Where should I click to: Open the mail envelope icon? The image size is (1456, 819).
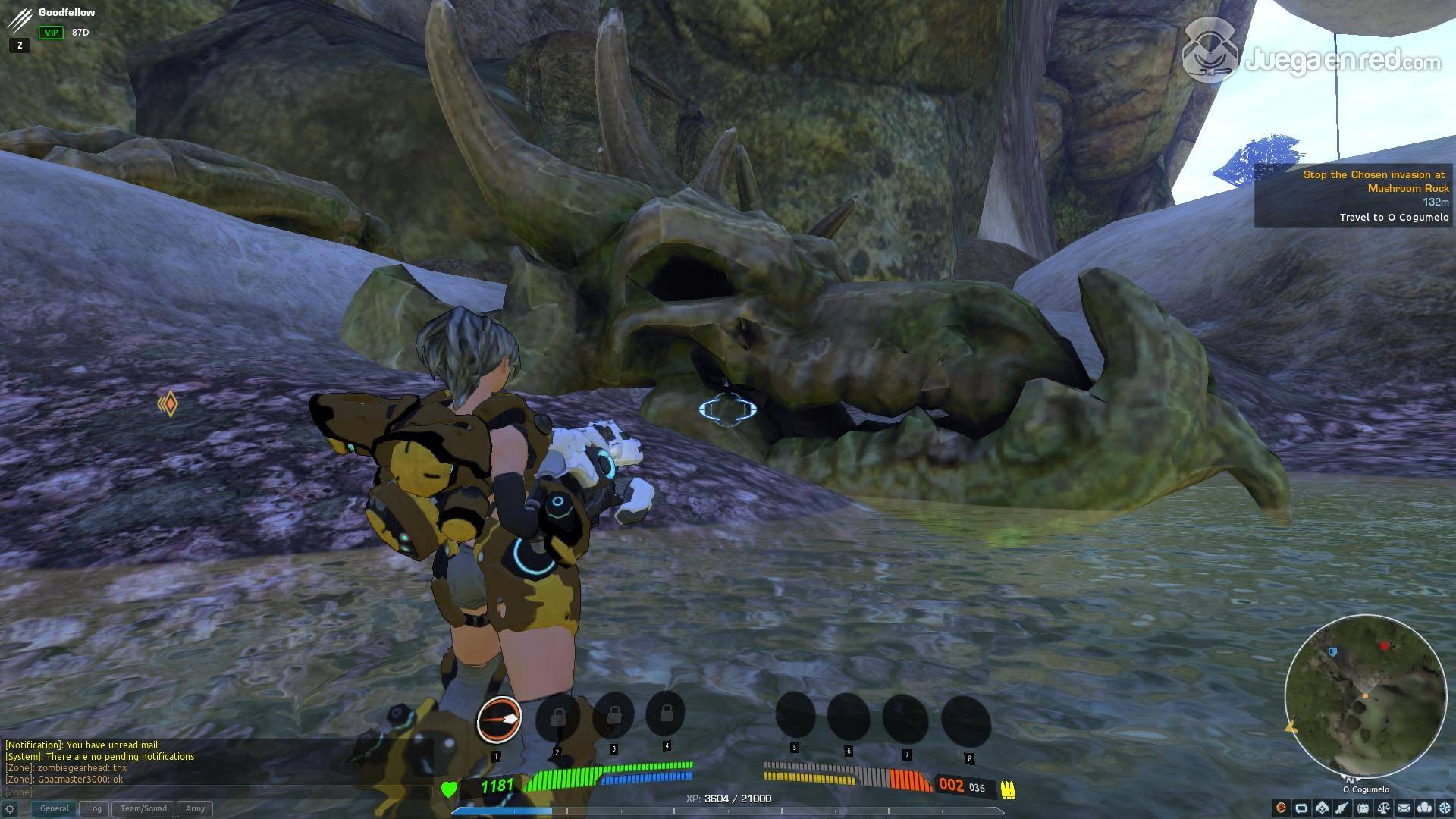pyautogui.click(x=1404, y=808)
